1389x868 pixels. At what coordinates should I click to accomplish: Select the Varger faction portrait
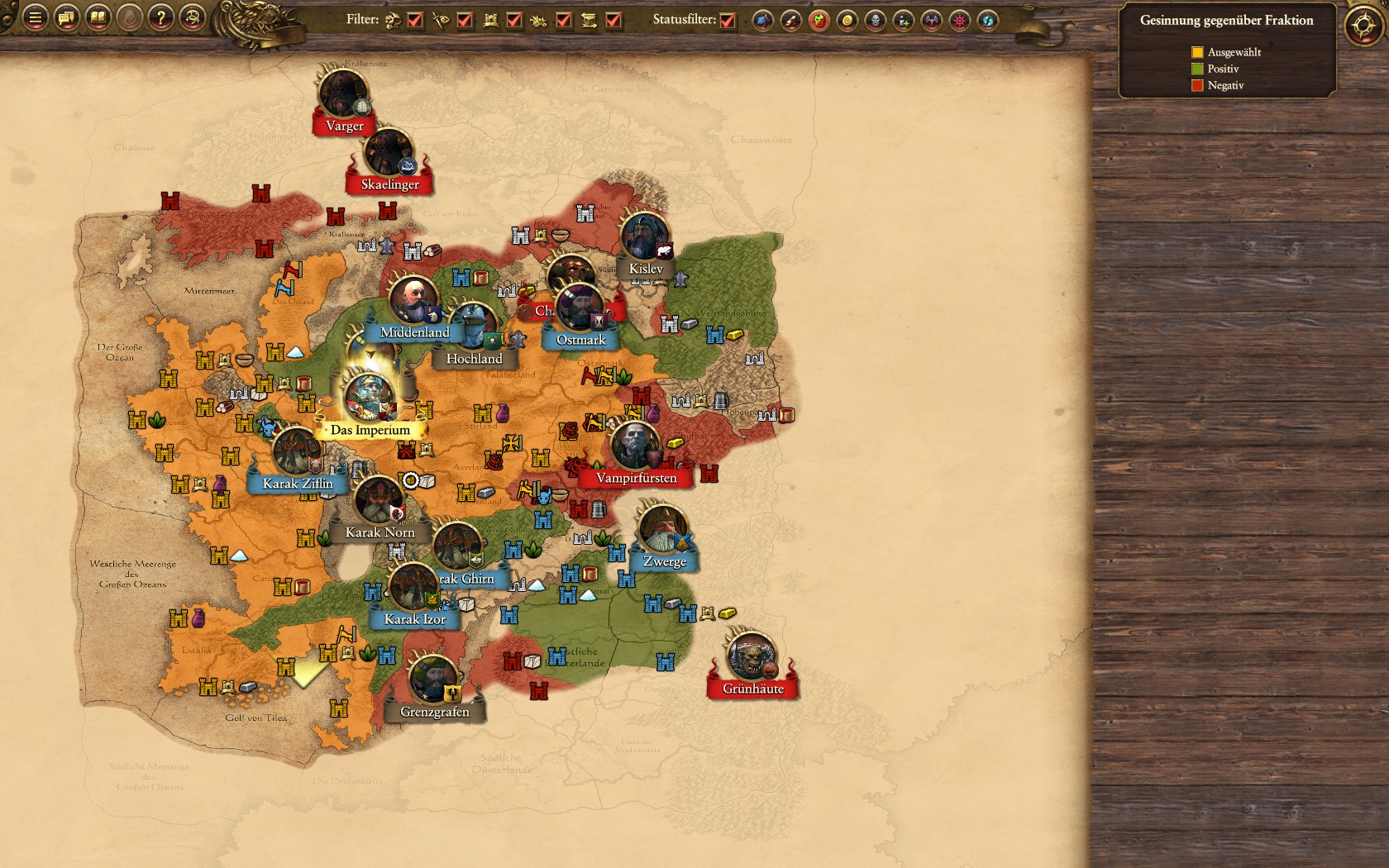pos(343,94)
